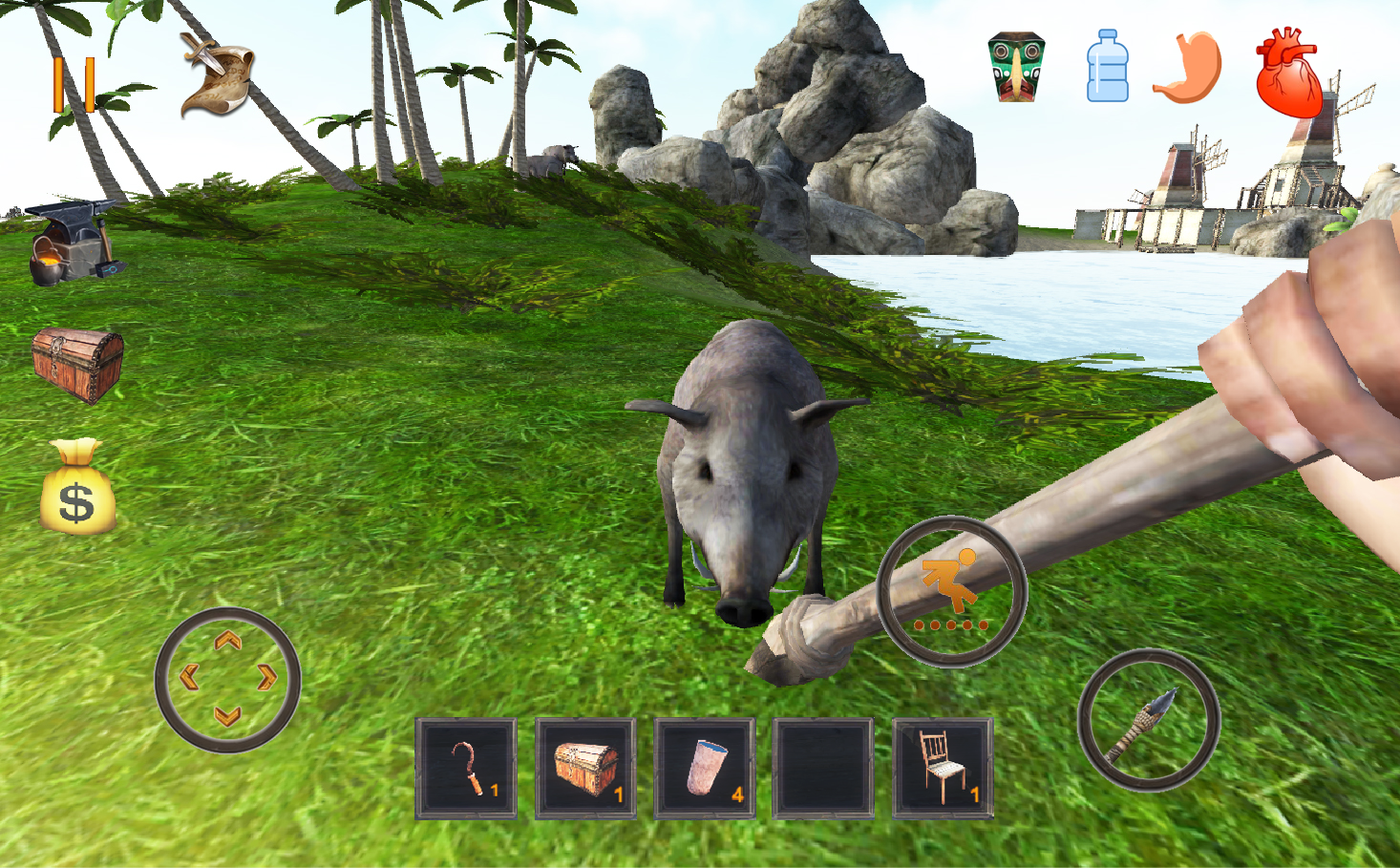1400x868 pixels.
Task: Tap the empty fourth hotbar slot
Action: pos(822,766)
